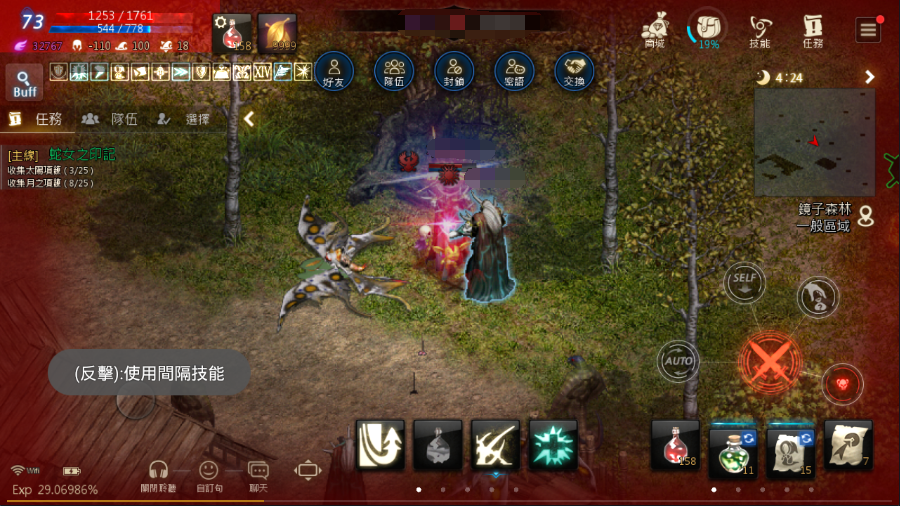The width and height of the screenshot is (900, 506).
Task: Collapse the quest panel with the left arrow
Action: click(249, 119)
